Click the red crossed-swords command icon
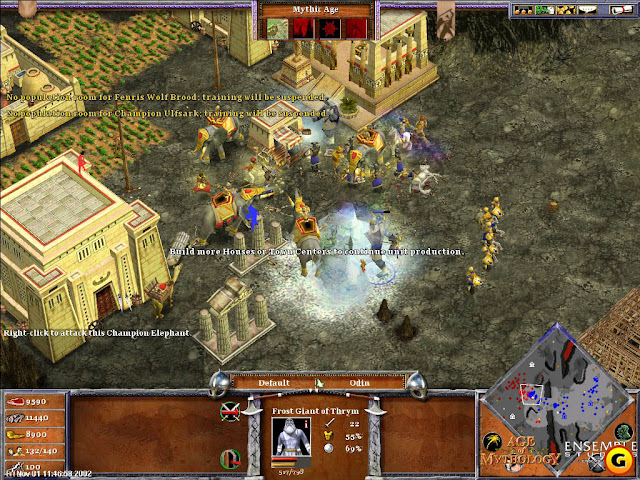Screen dimensions: 640x480 click(x=230, y=410)
